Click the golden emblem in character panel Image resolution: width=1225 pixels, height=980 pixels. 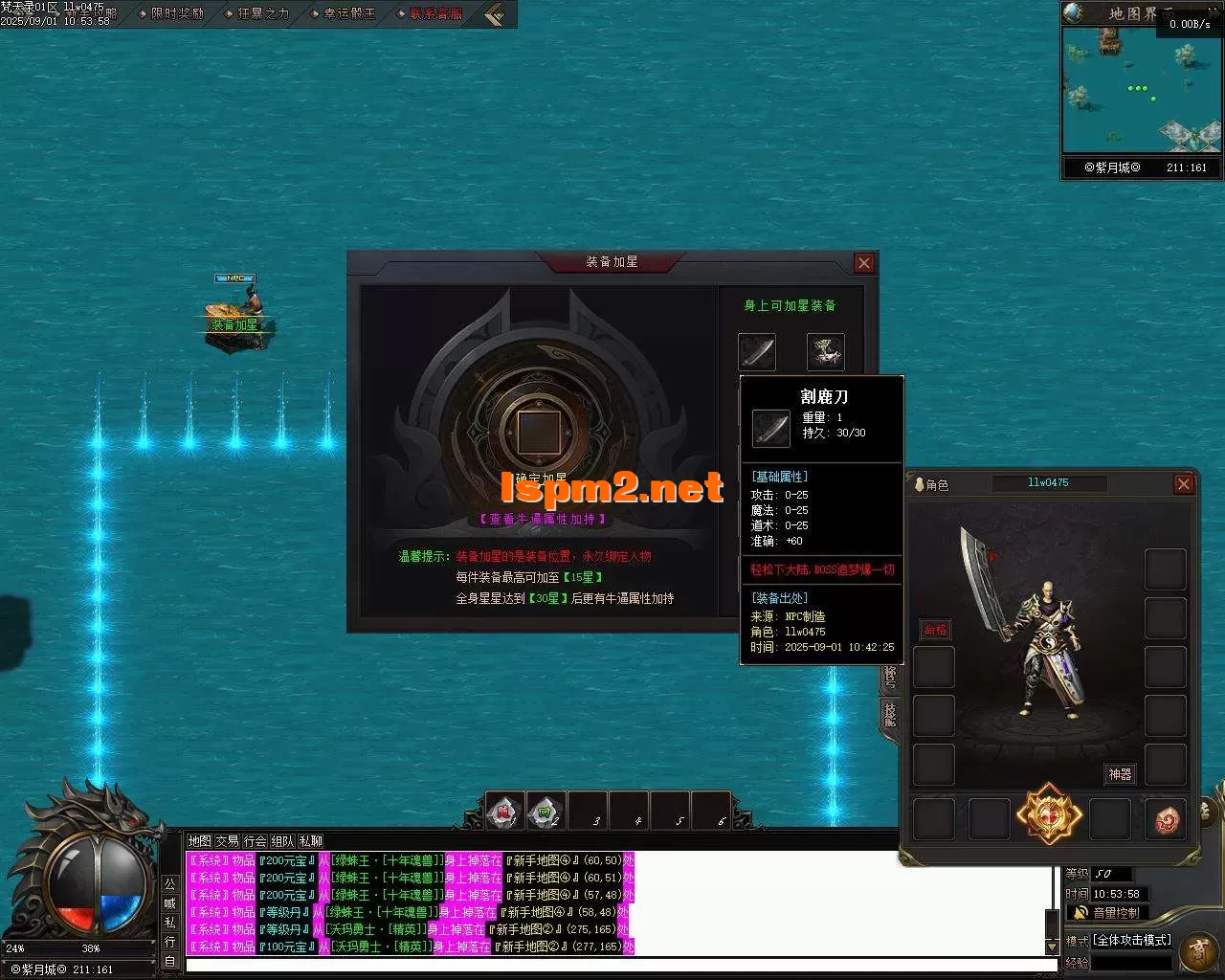tap(1049, 816)
